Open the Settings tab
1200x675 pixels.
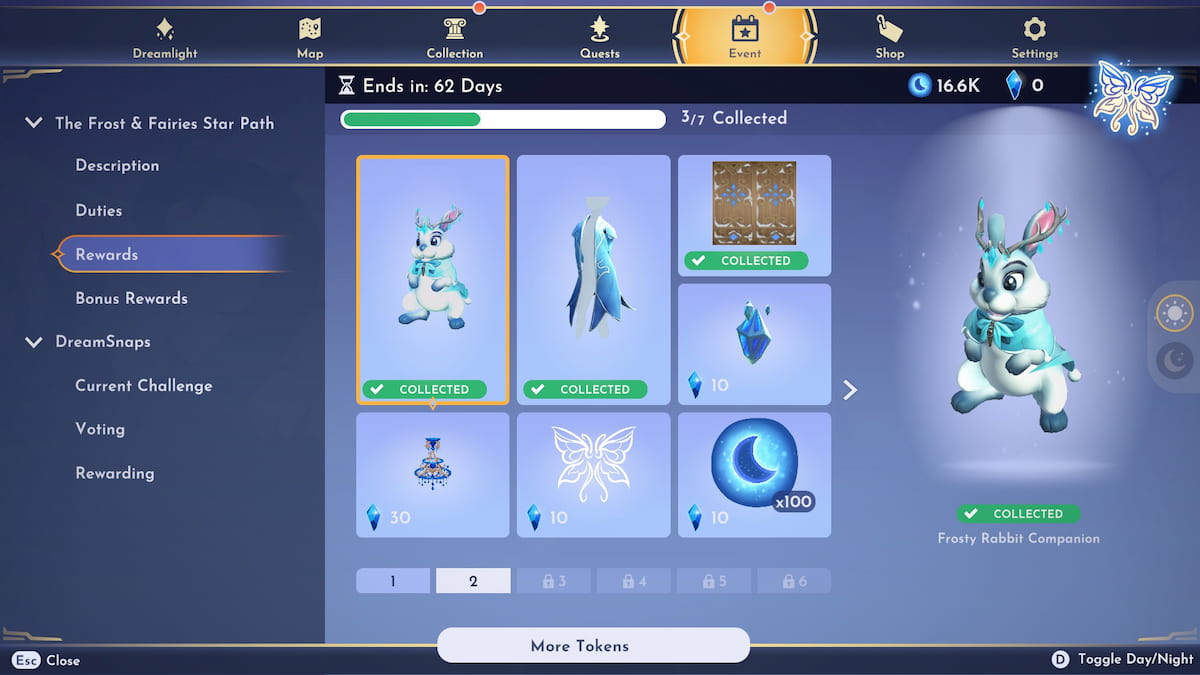coord(1034,38)
